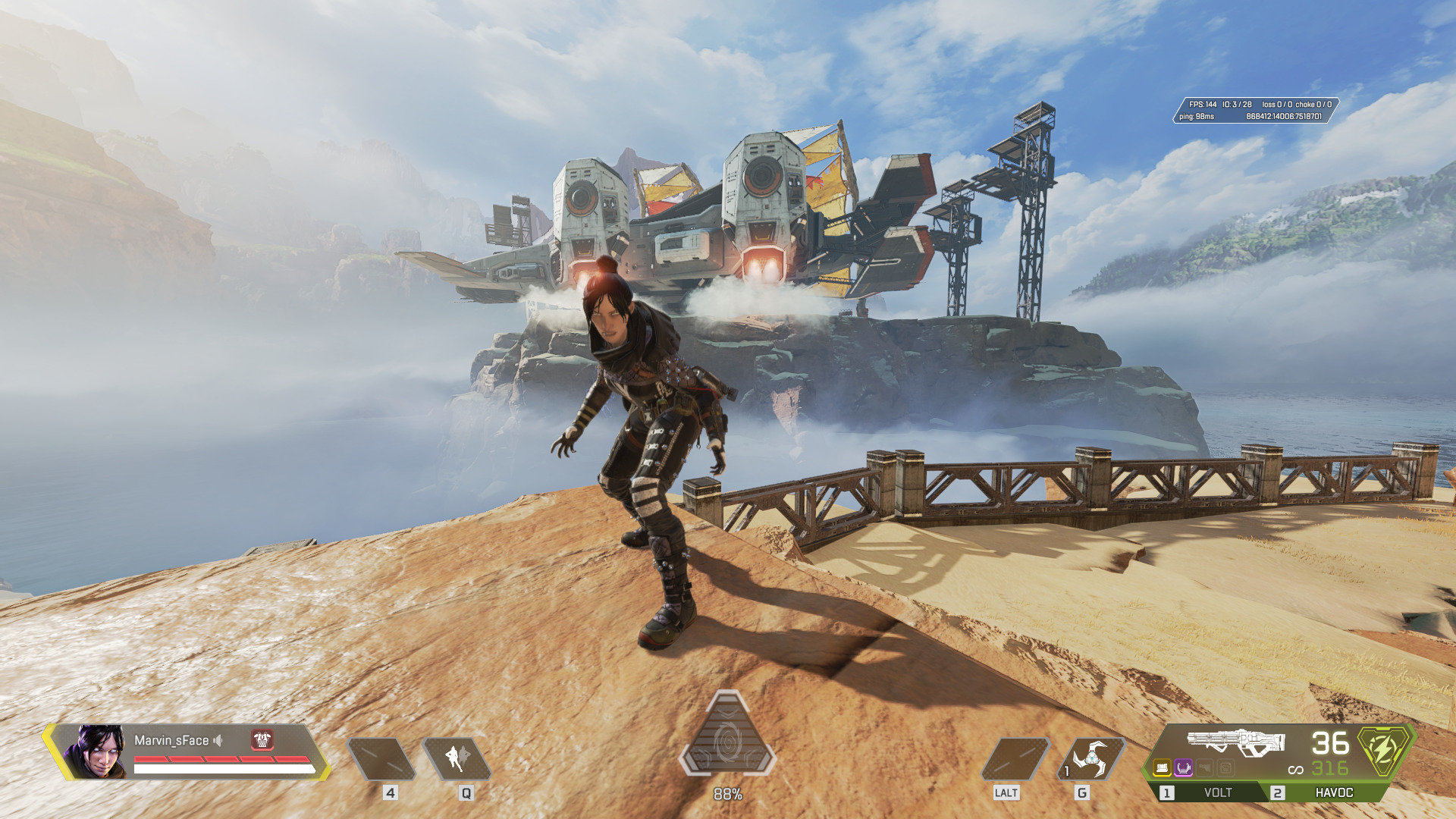Select the Arc Star grenade slot

[x=1091, y=758]
